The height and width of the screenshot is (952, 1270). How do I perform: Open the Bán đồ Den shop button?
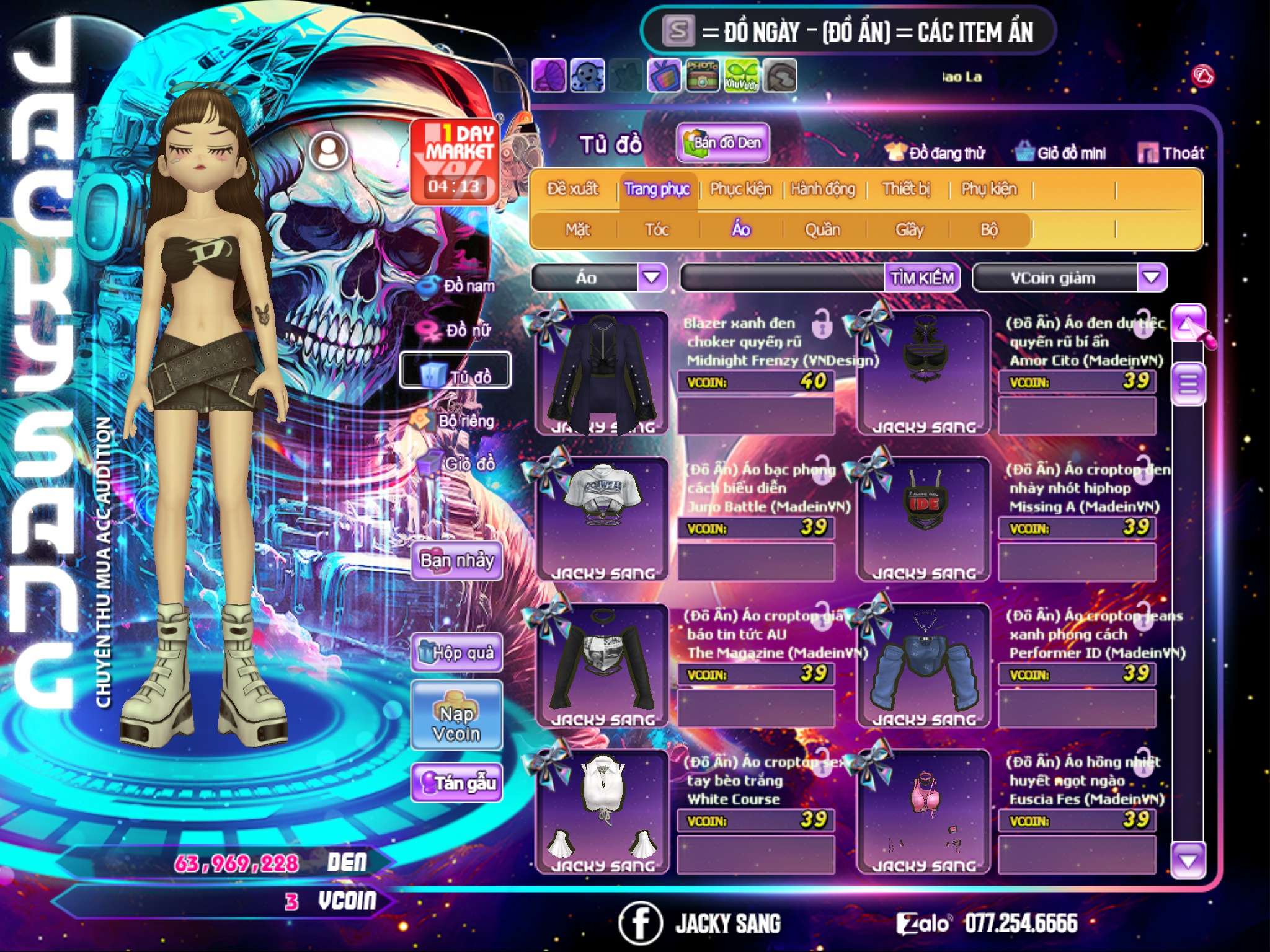point(722,143)
